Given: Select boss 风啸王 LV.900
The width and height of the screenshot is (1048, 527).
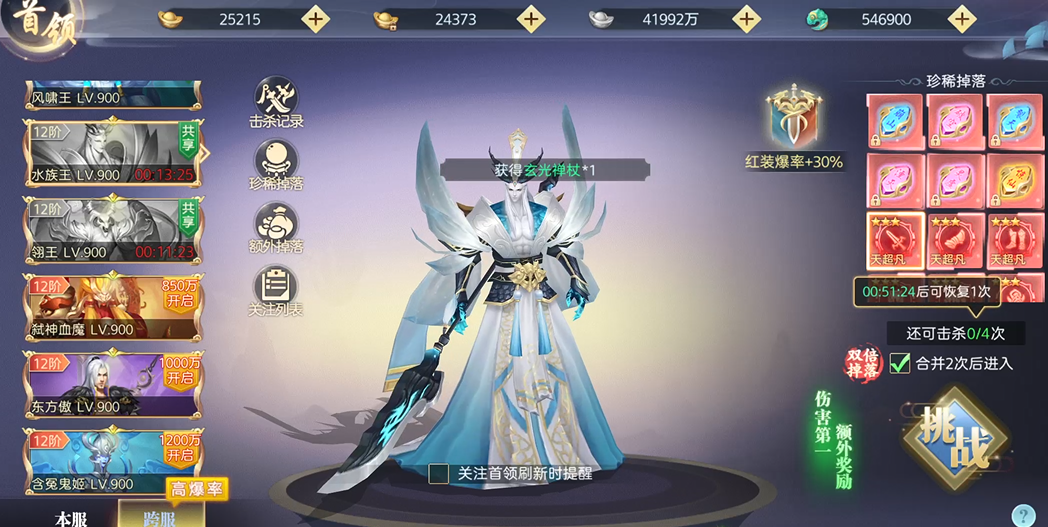Looking at the screenshot, I should click(112, 97).
